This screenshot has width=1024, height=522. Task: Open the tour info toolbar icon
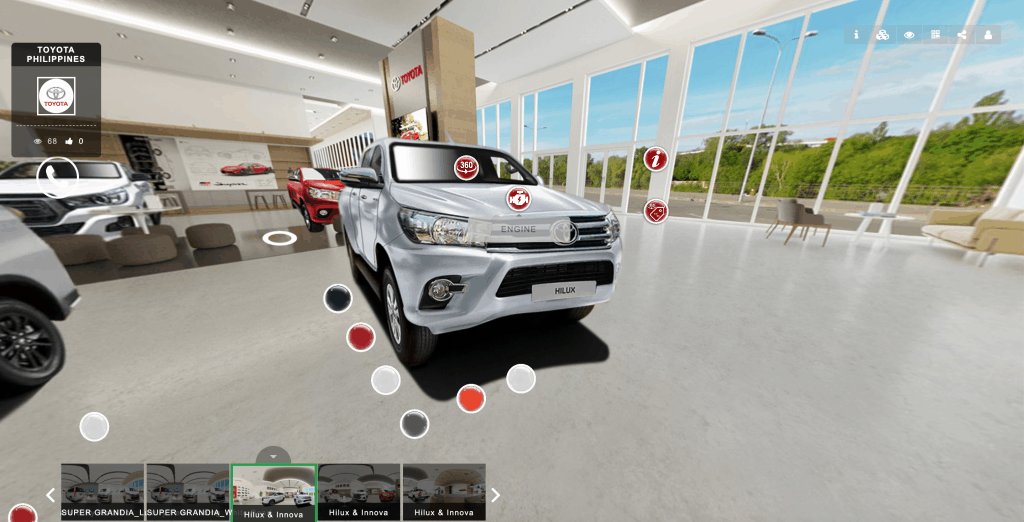coord(856,35)
